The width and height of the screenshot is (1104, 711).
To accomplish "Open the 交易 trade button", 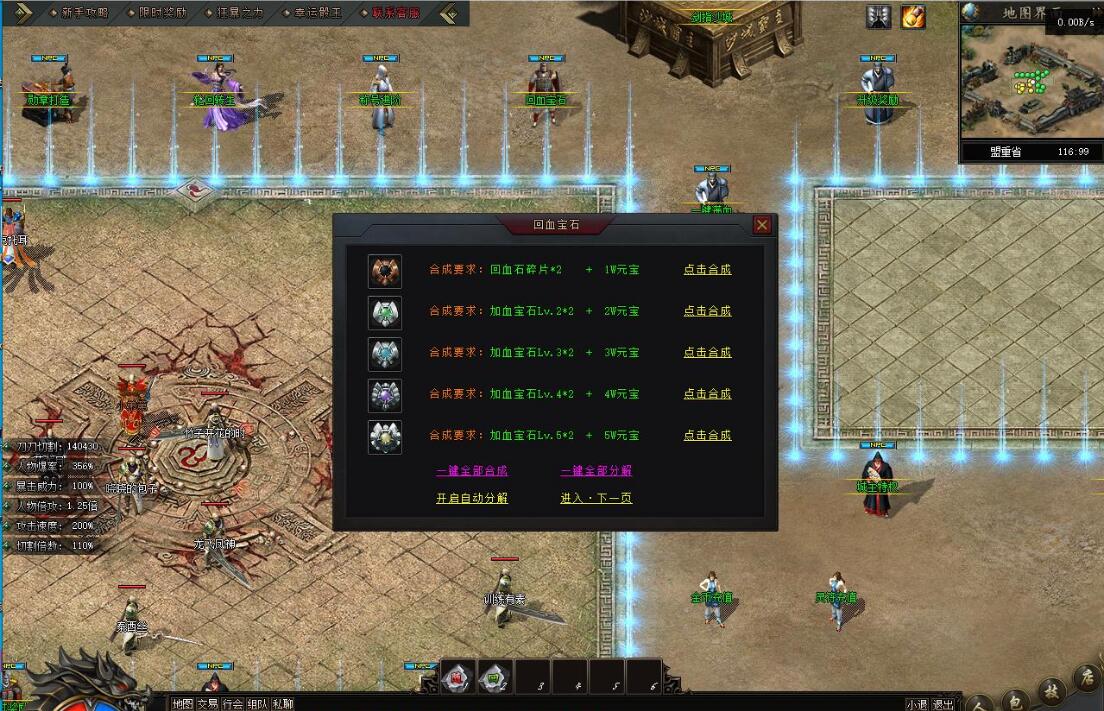I will pyautogui.click(x=208, y=703).
